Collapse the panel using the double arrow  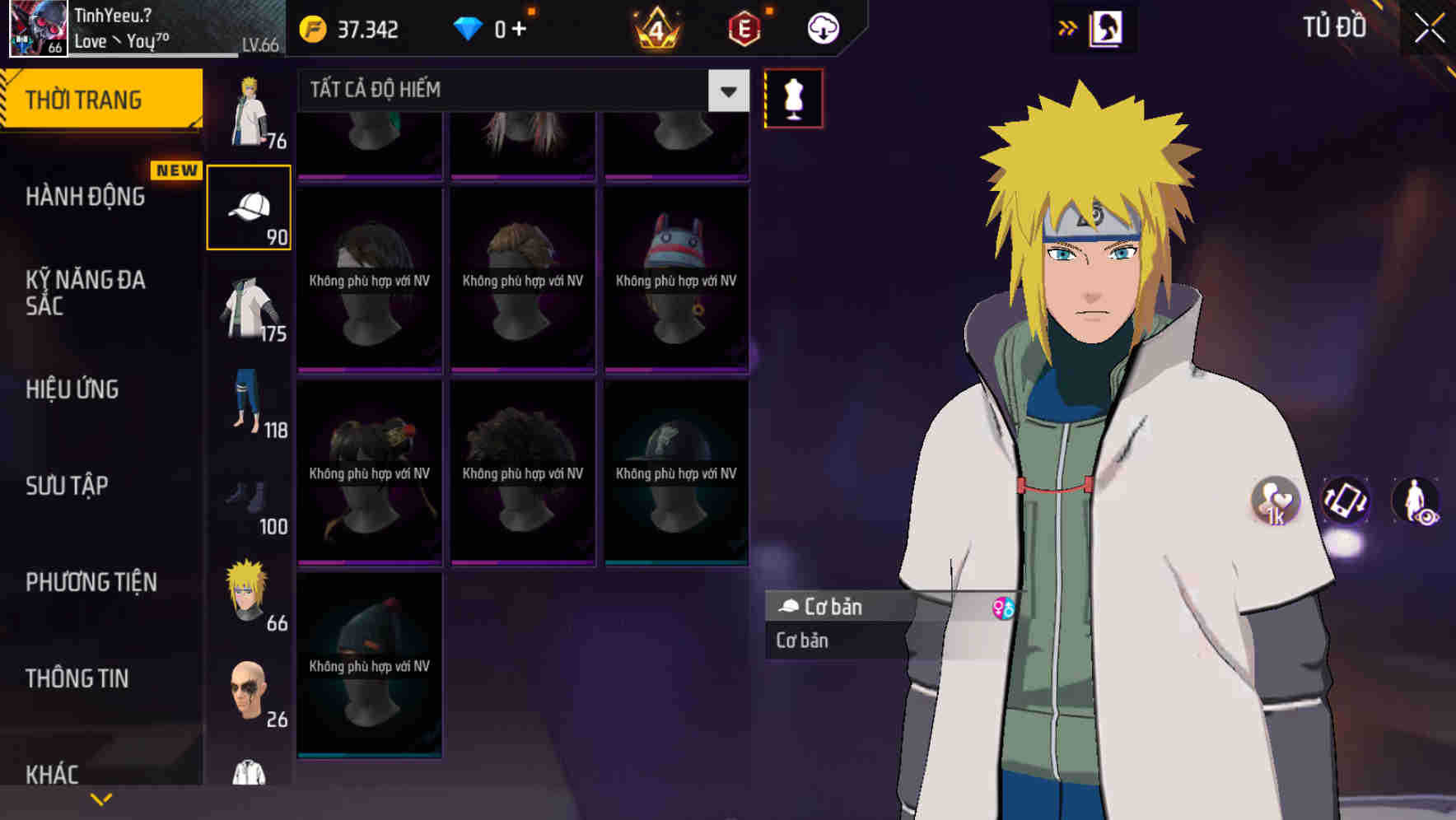pyautogui.click(x=1067, y=27)
